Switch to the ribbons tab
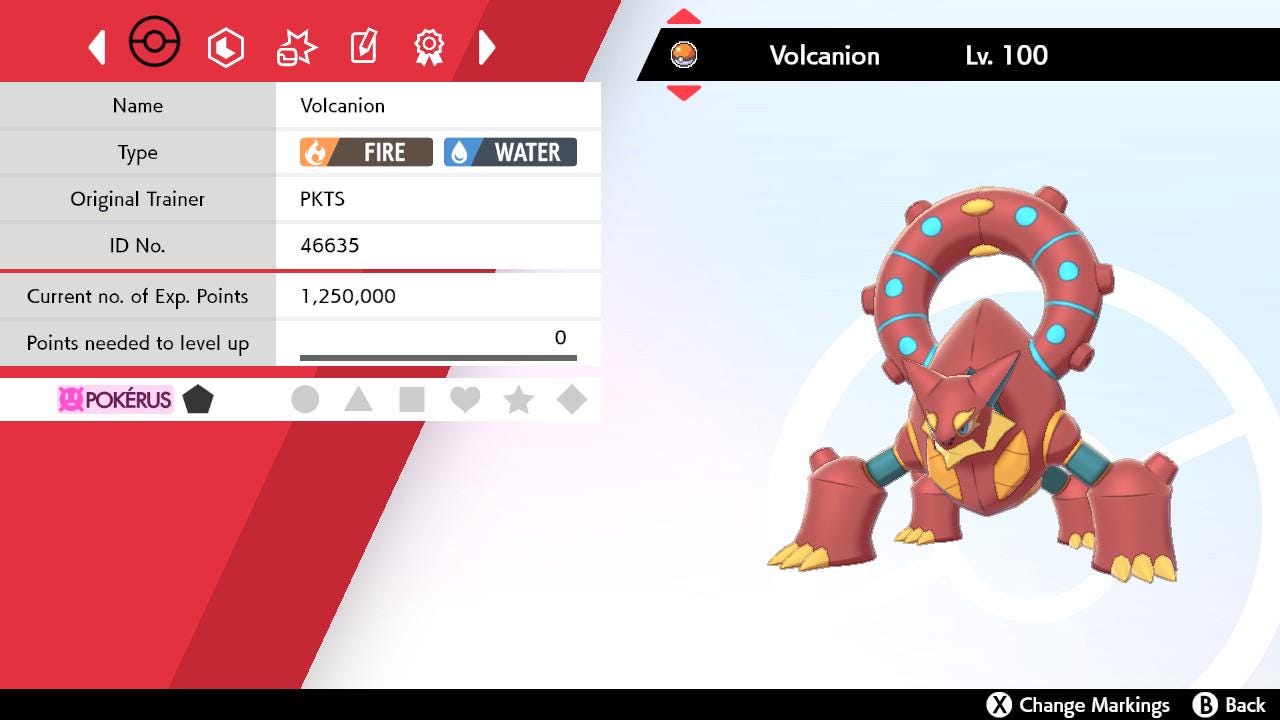The width and height of the screenshot is (1280, 720). coord(429,47)
